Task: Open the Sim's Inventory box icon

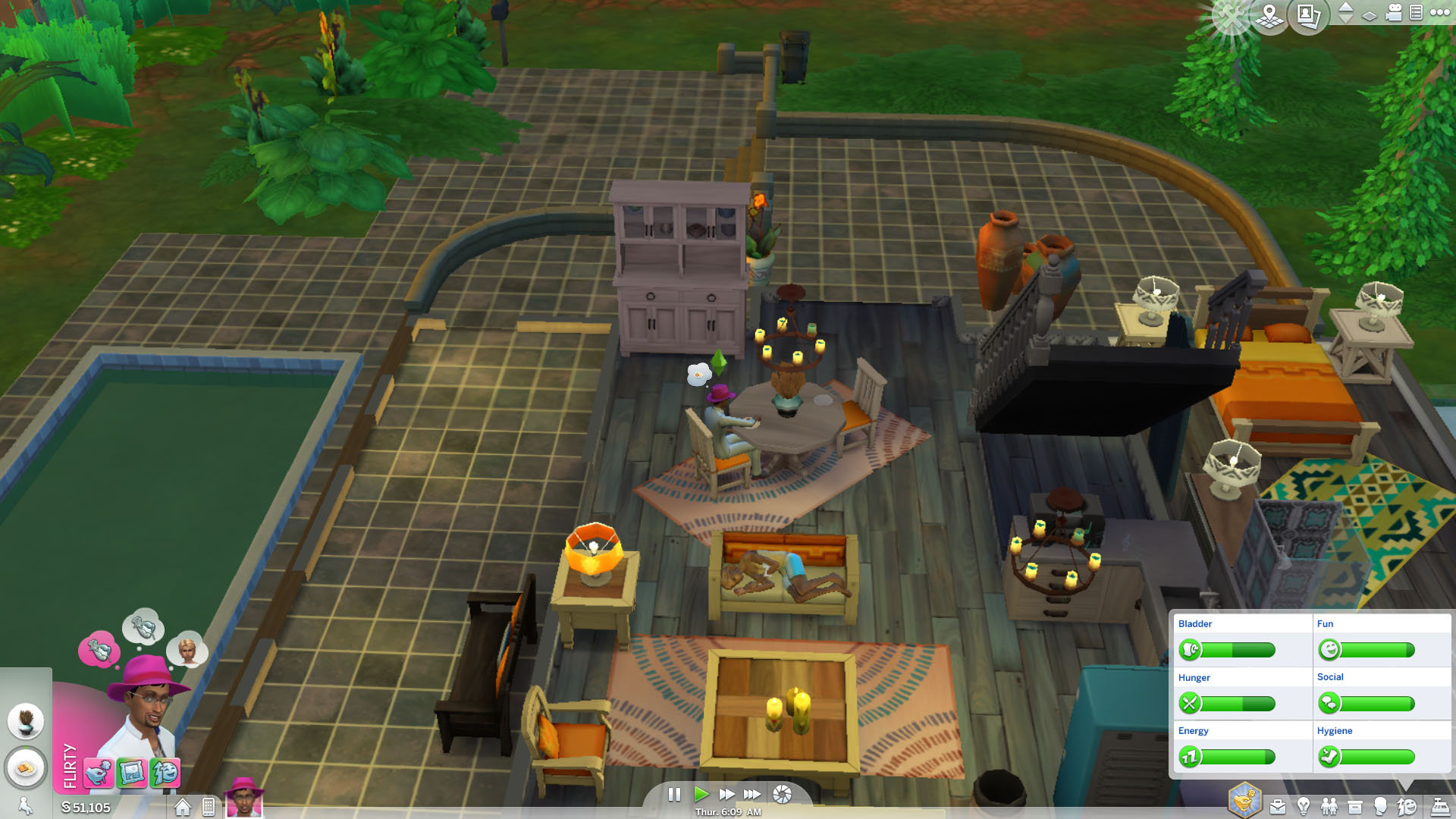Action: click(1355, 805)
